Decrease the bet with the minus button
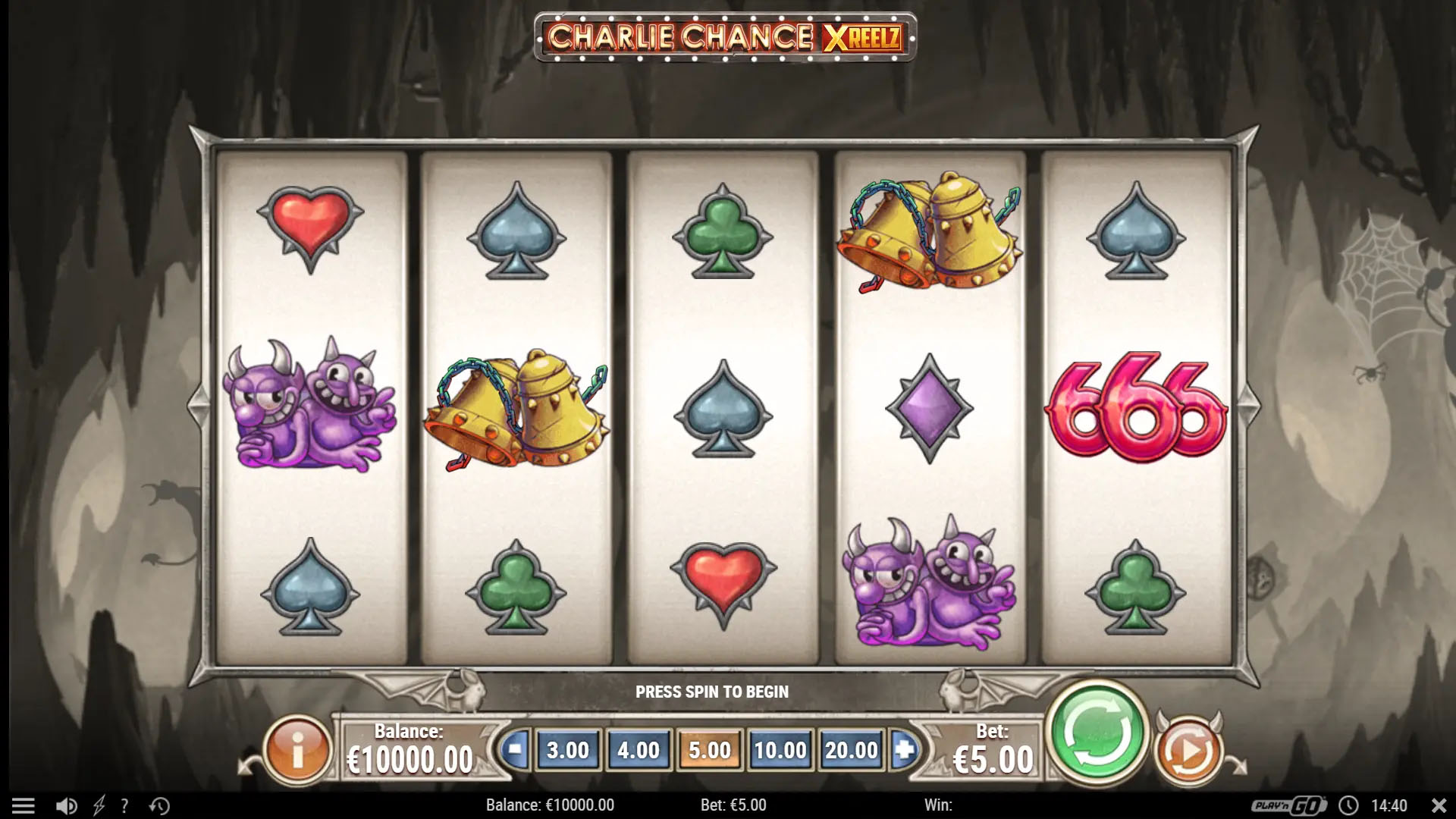Screen dimensions: 1456x819 515,750
